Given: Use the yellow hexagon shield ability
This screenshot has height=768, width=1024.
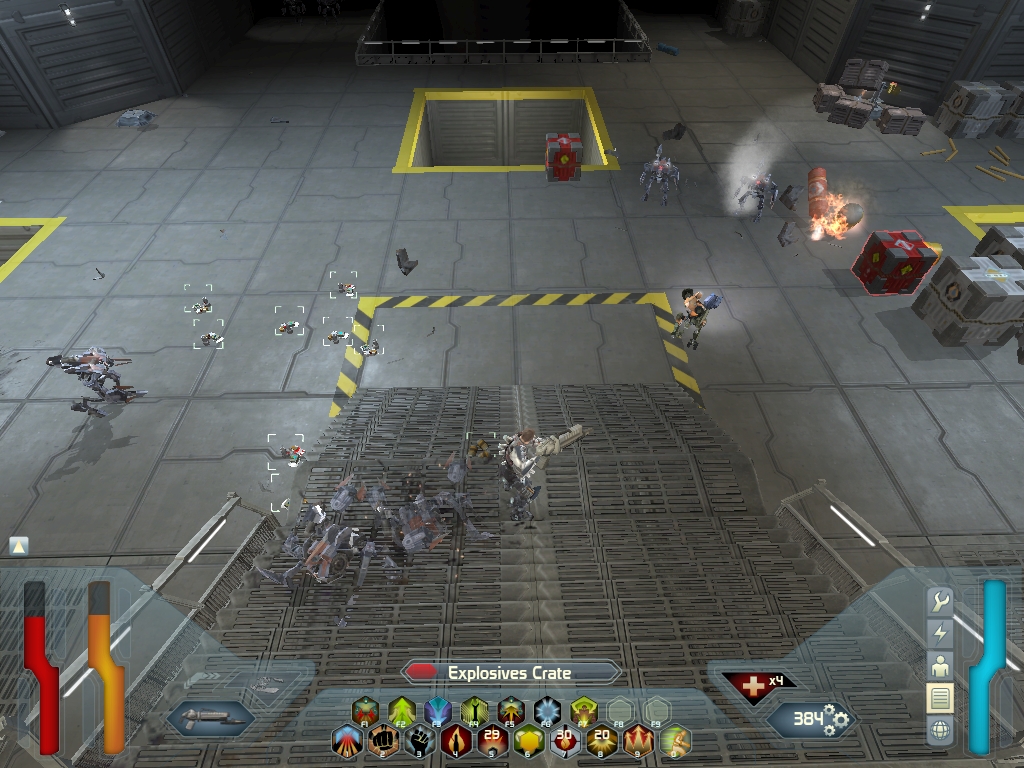Looking at the screenshot, I should 529,742.
